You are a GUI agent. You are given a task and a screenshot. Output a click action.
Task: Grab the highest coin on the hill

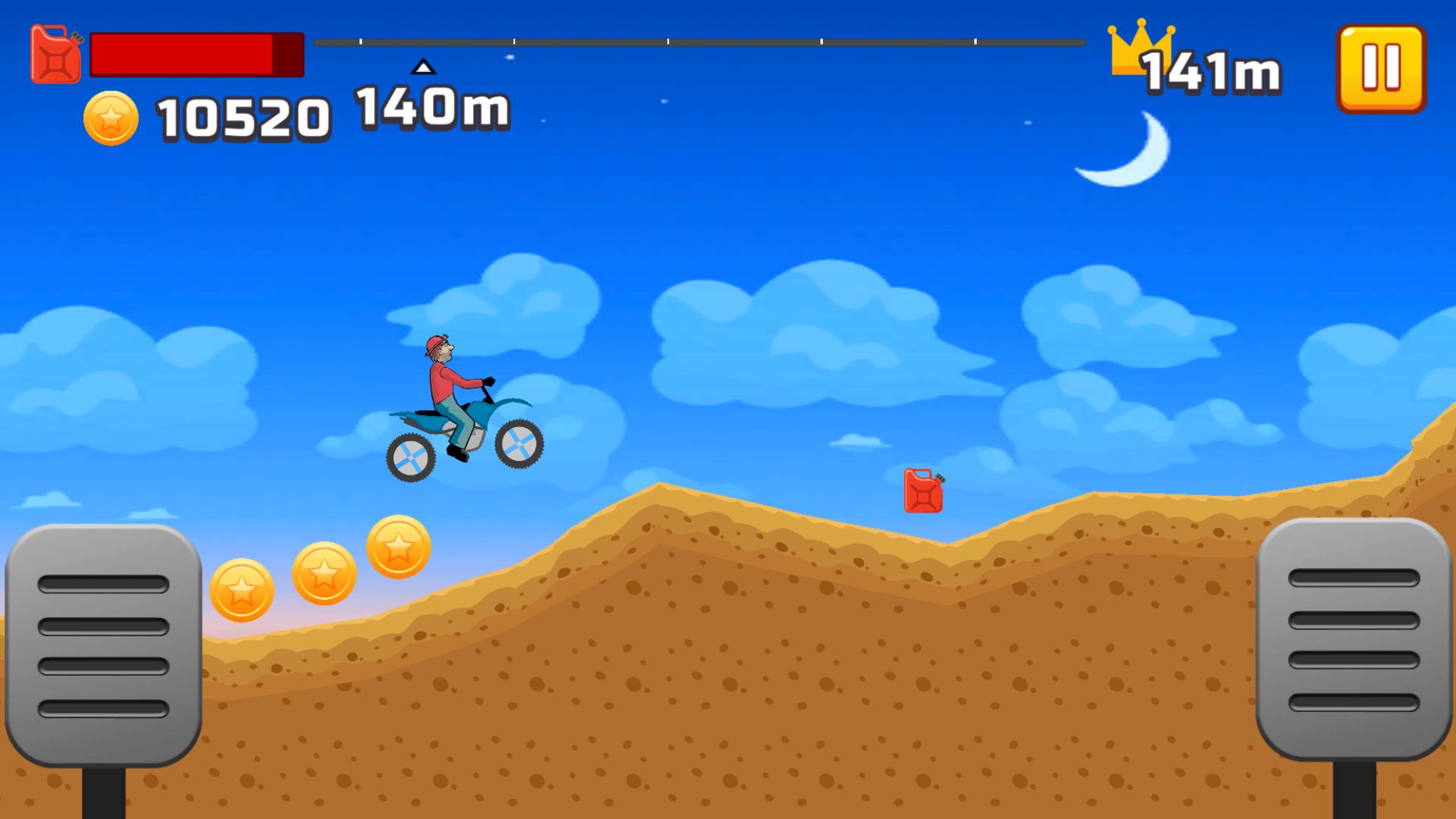(x=397, y=547)
